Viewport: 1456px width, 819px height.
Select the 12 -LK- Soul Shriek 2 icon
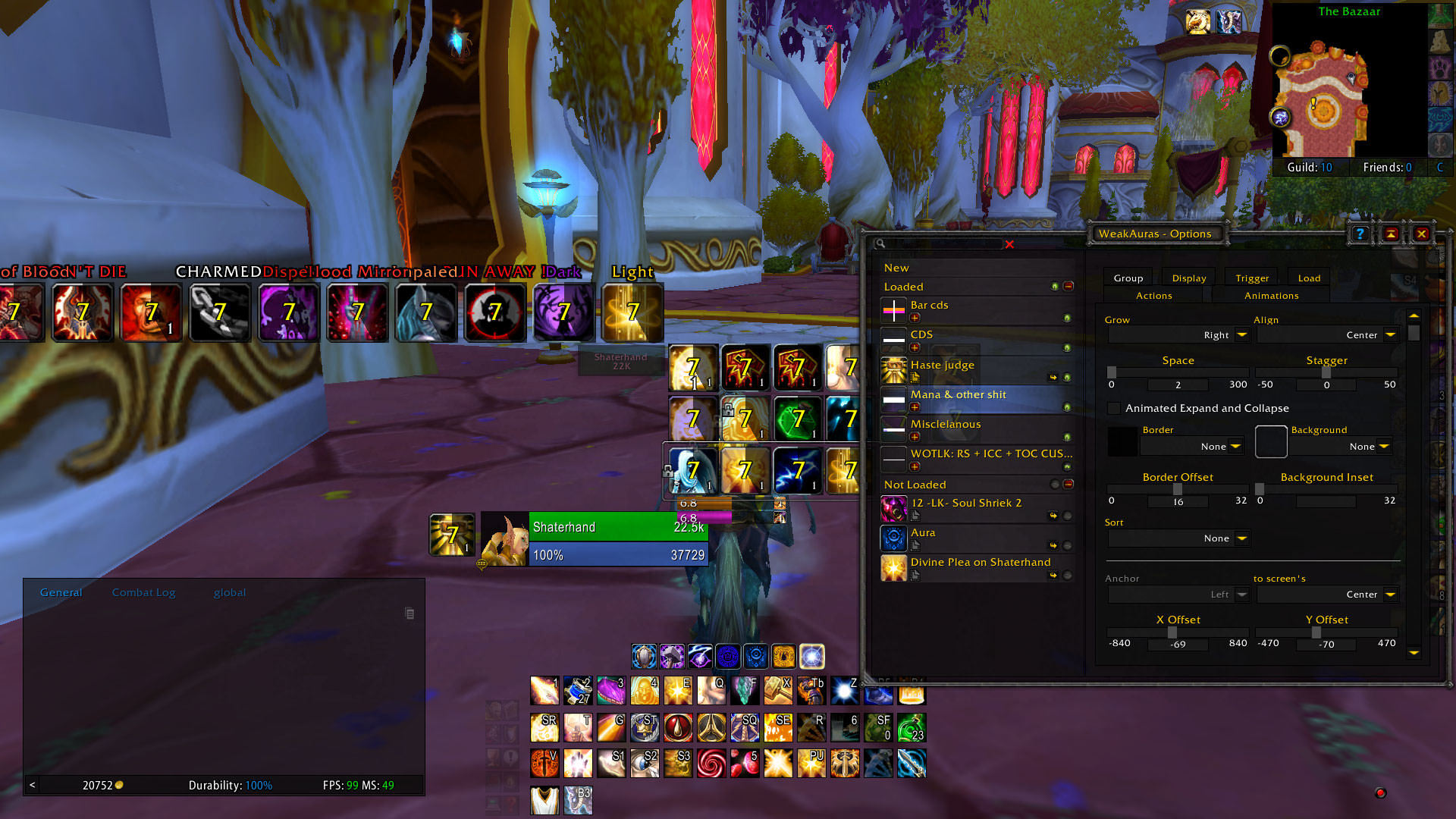point(893,508)
